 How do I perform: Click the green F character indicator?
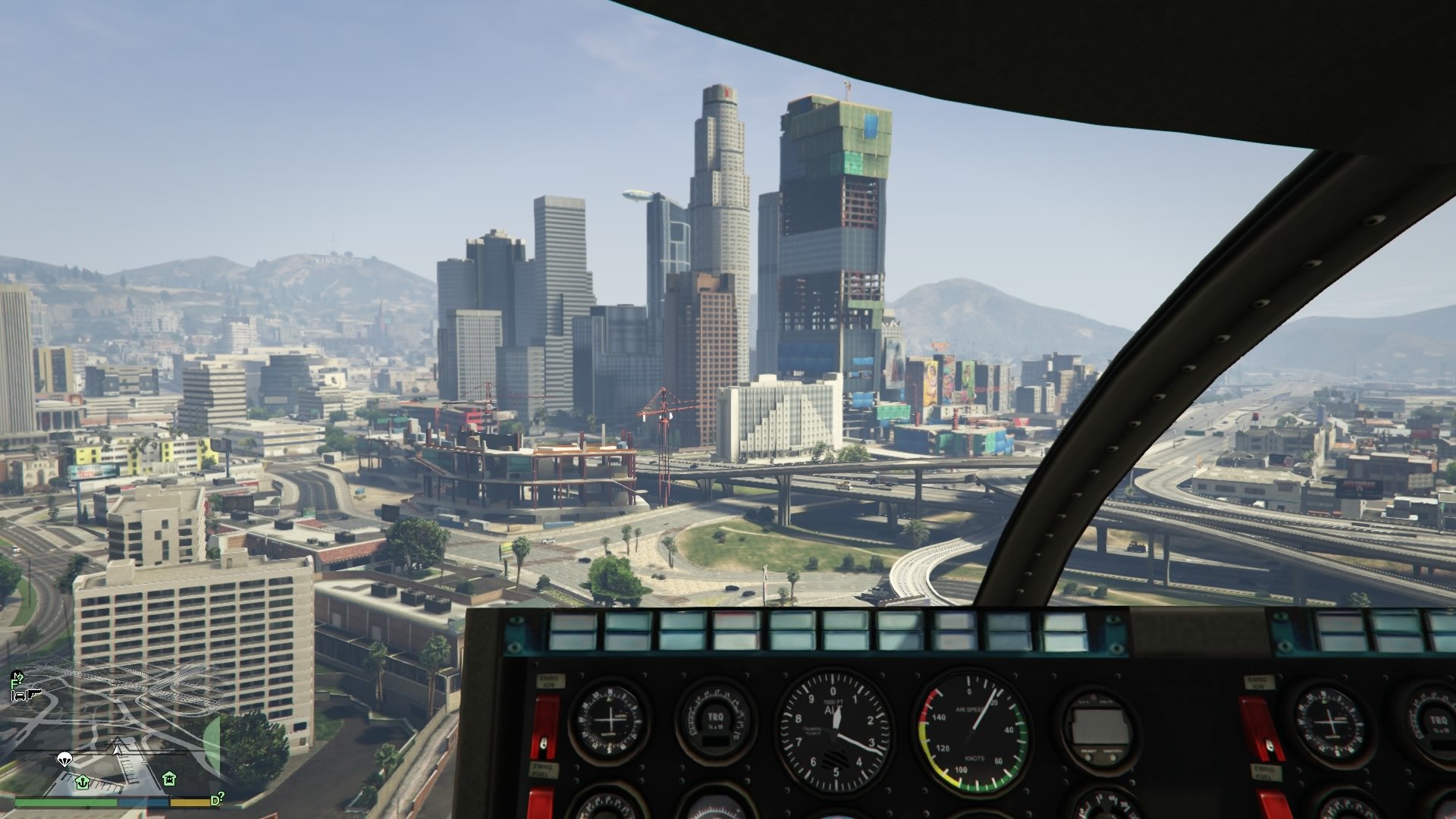[14, 683]
